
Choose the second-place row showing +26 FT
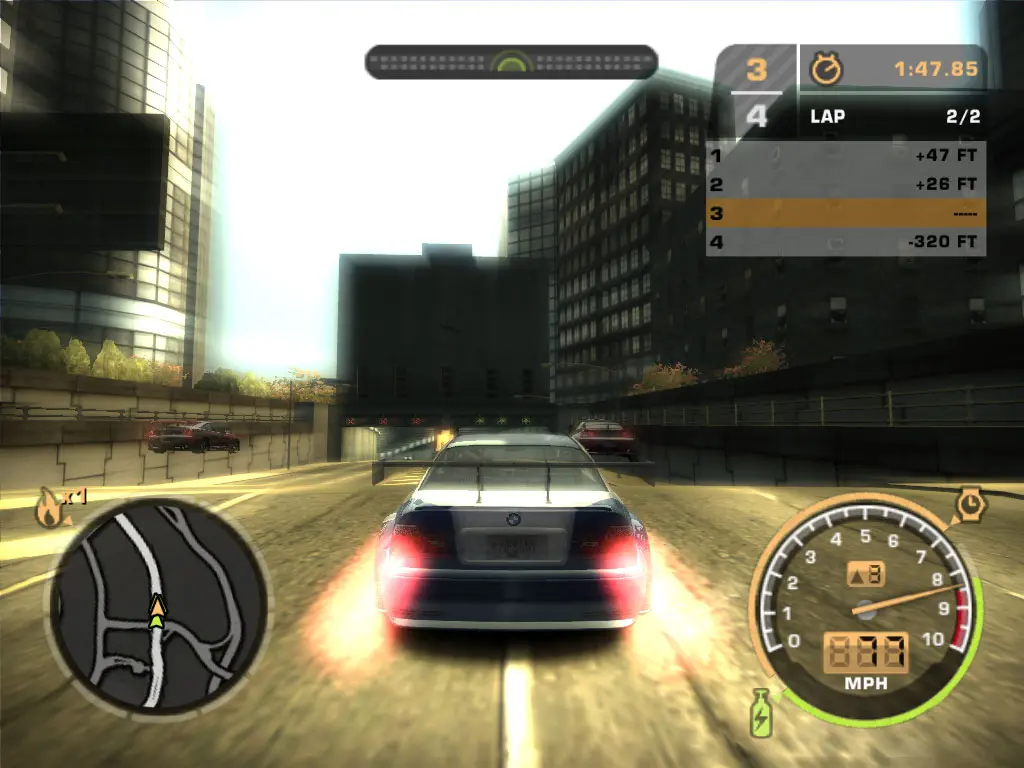[845, 184]
